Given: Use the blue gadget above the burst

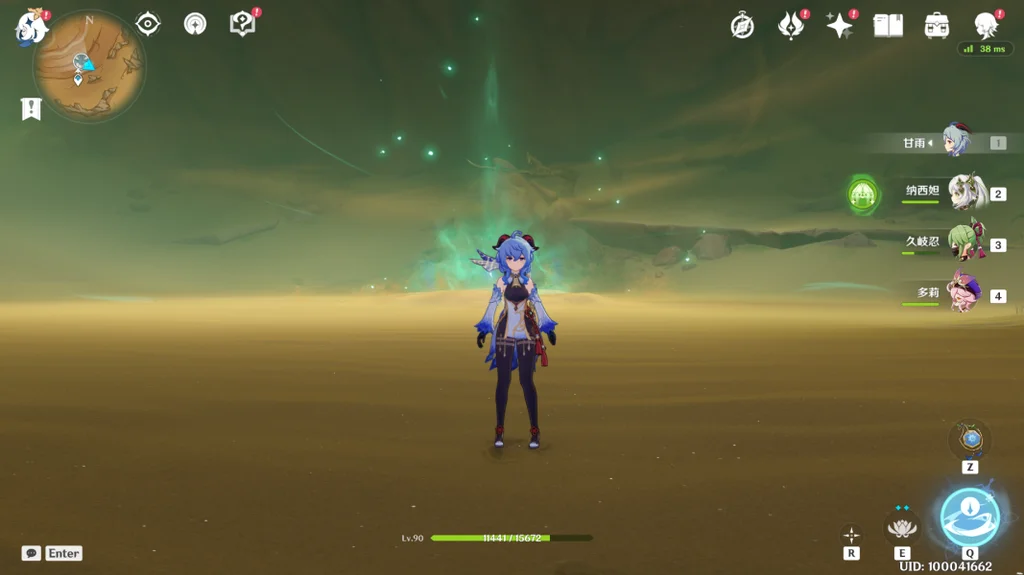Looking at the screenshot, I should [969, 440].
